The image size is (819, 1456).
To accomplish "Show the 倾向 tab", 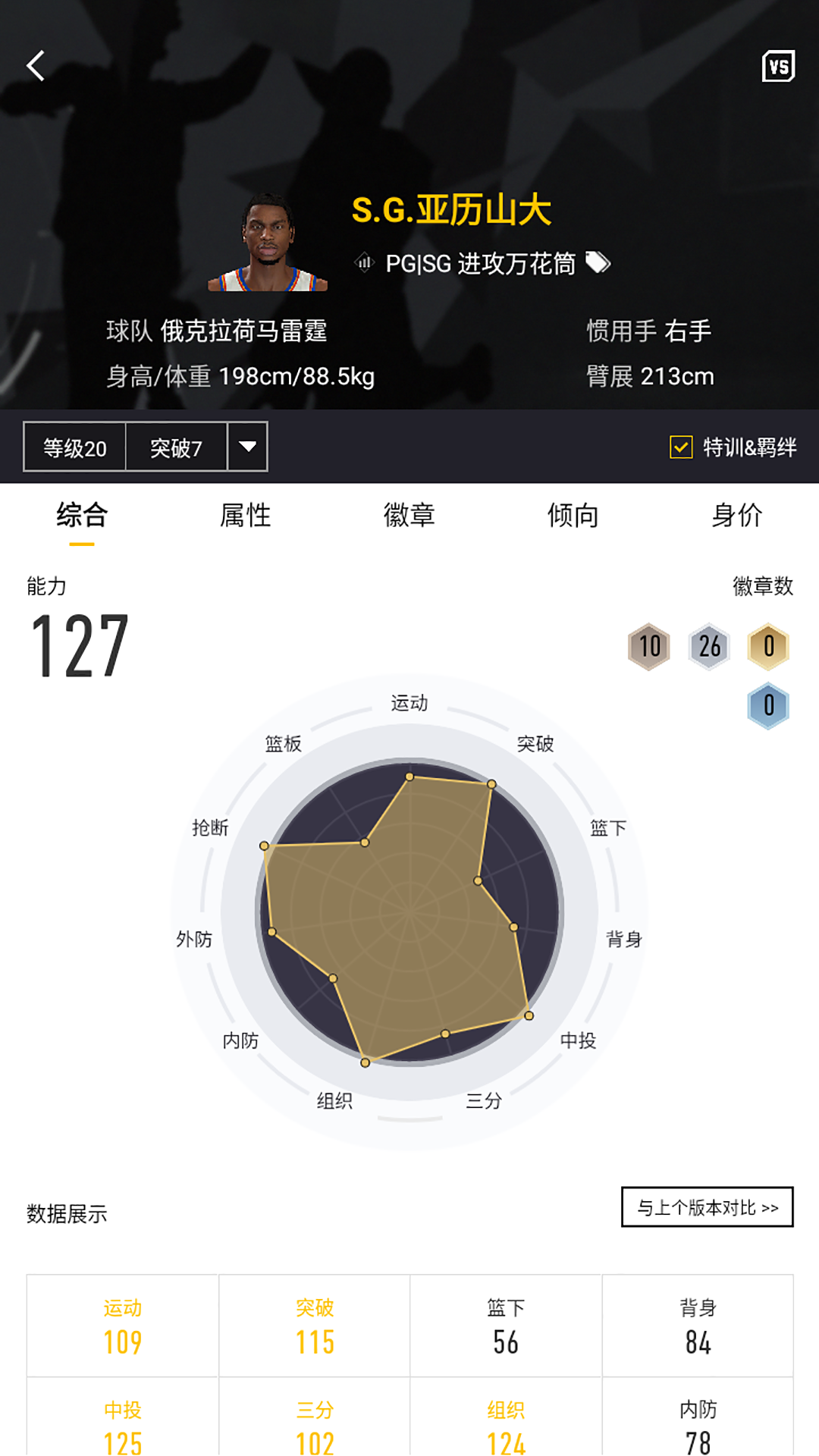I will coord(573,516).
